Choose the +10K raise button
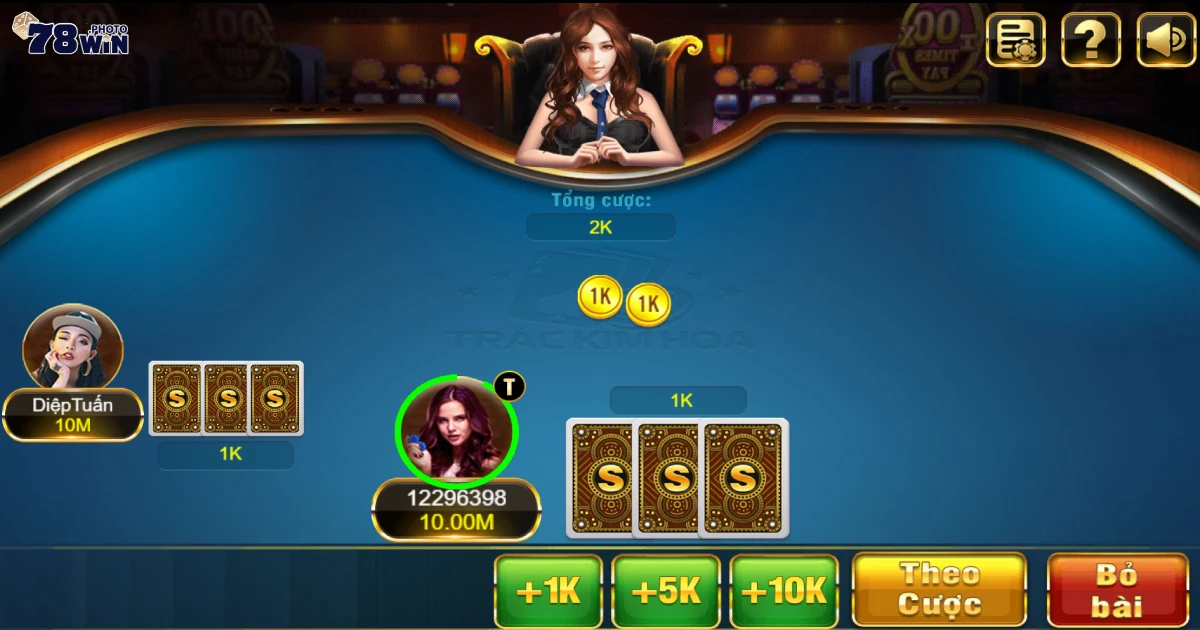The width and height of the screenshot is (1200, 630). click(784, 591)
